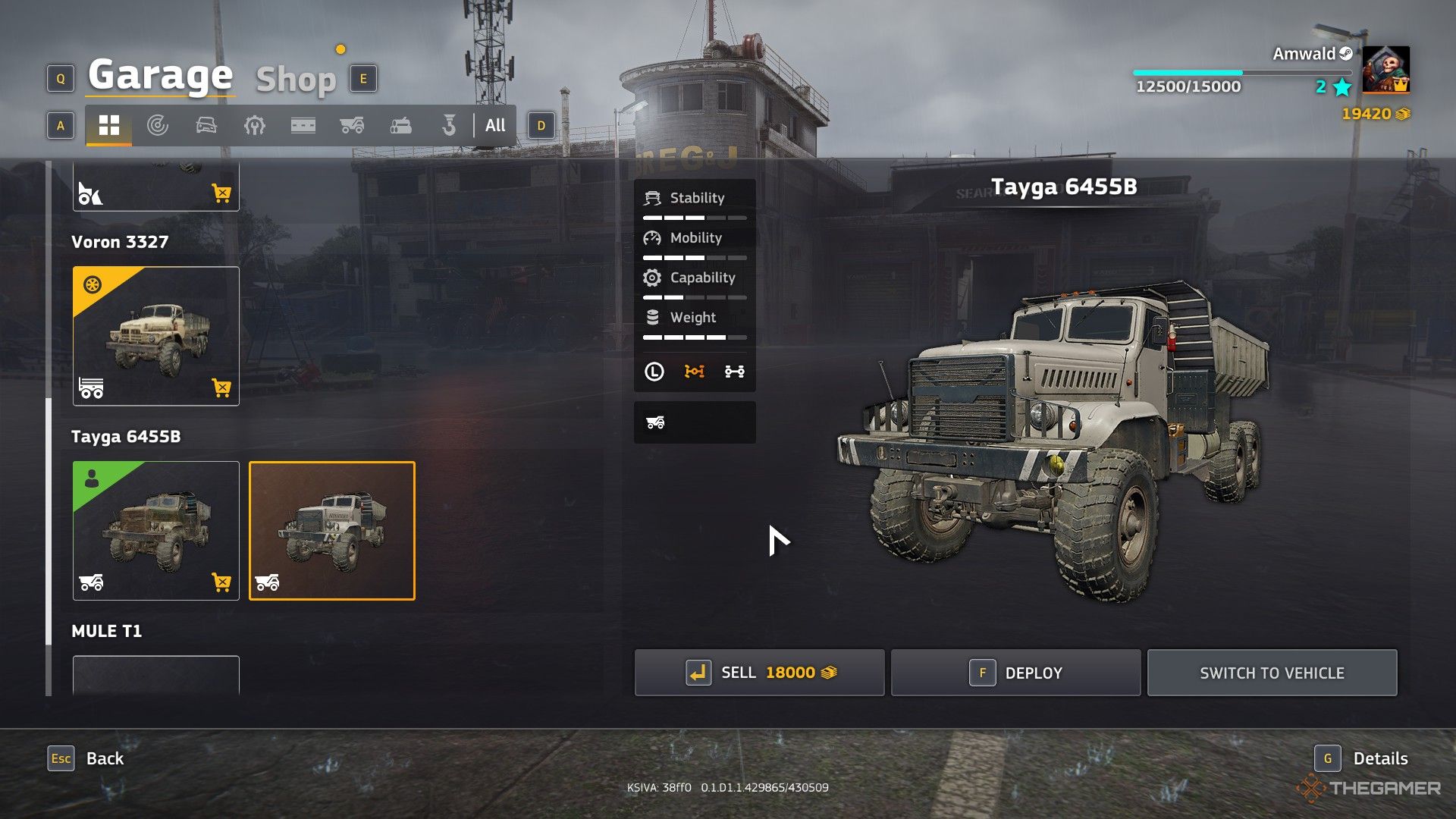Screen dimensions: 1456x819
Task: Select the Voron 3327 truck thumbnail
Action: [156, 336]
